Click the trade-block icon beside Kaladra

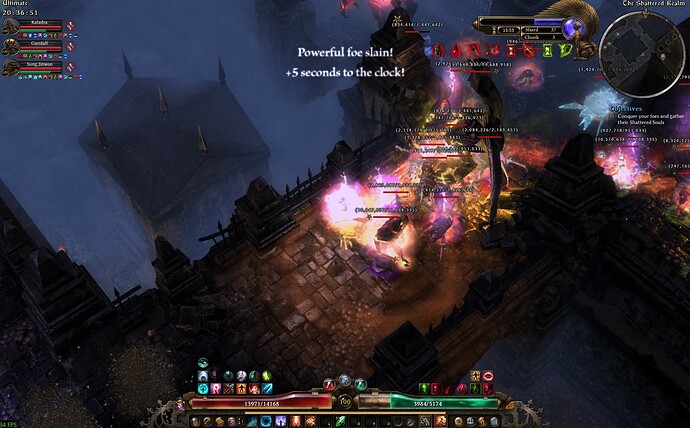pyautogui.click(x=71, y=23)
